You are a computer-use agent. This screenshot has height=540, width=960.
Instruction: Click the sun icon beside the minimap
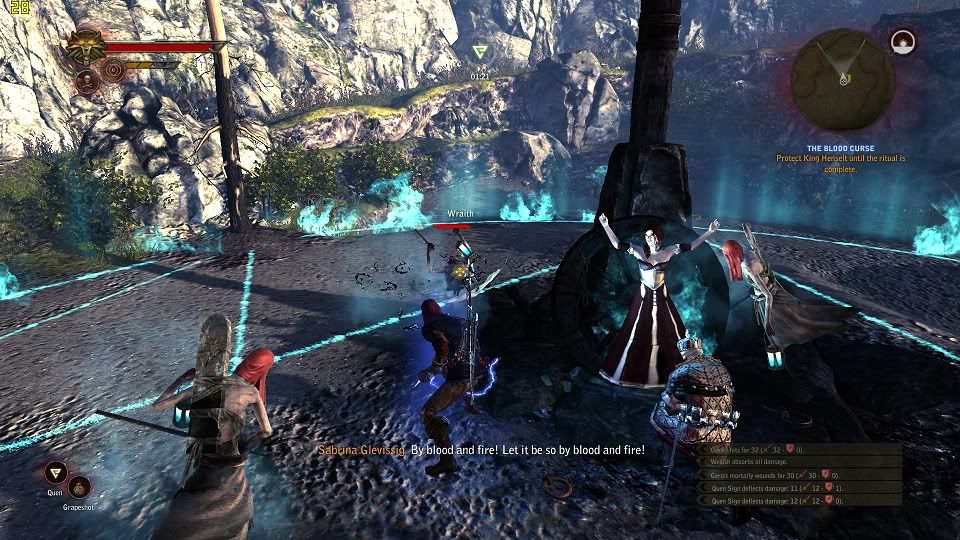[903, 43]
